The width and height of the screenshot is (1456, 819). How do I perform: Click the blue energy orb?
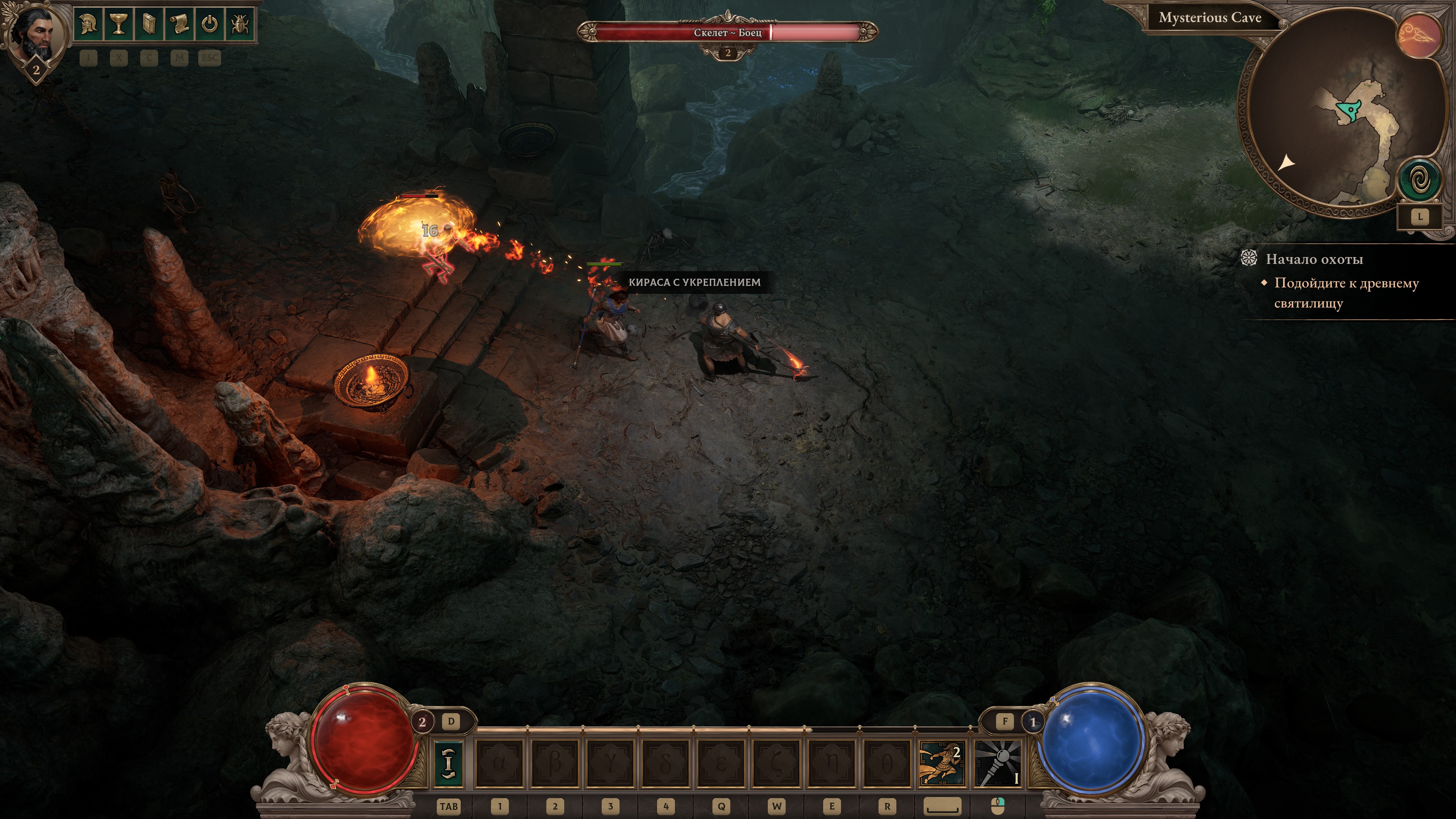click(x=1091, y=741)
